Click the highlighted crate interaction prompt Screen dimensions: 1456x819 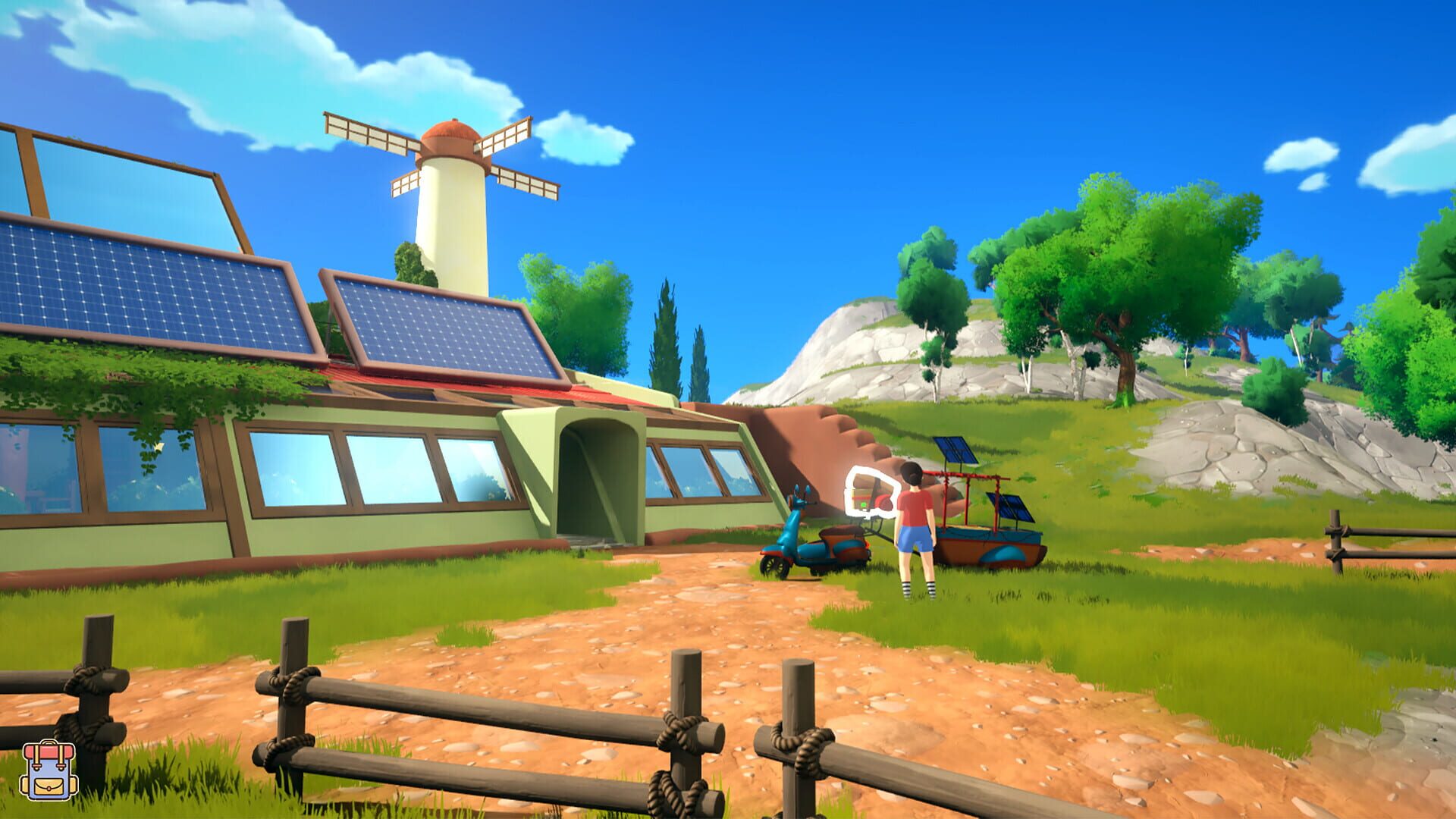coord(871,493)
